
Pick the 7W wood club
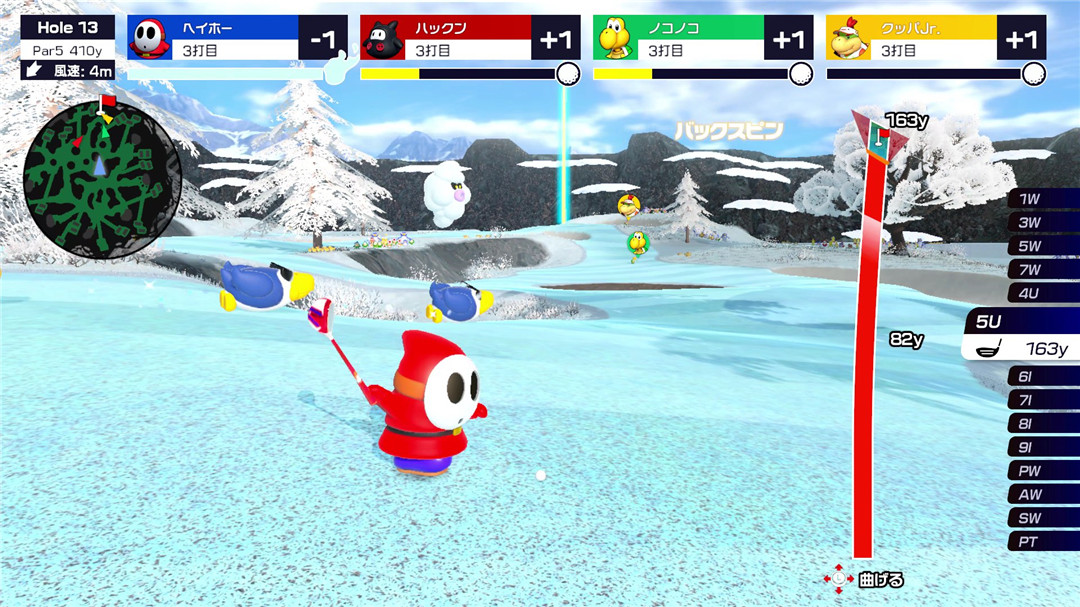point(1043,269)
